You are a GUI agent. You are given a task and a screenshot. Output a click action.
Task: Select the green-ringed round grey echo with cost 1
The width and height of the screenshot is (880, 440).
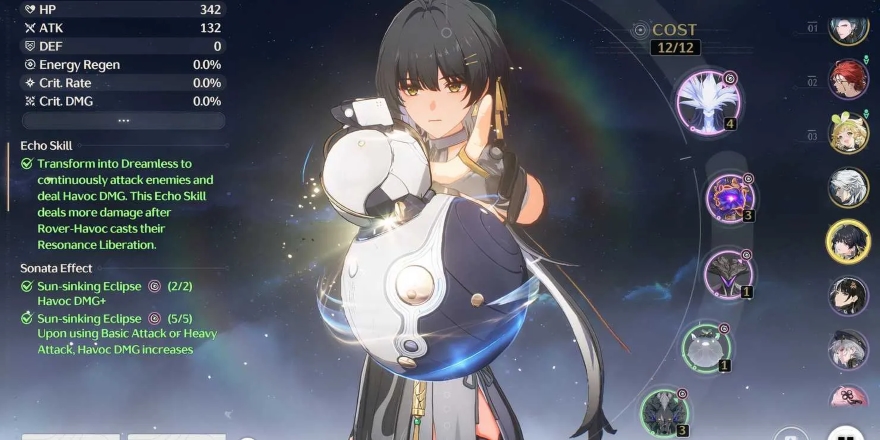[x=706, y=346]
